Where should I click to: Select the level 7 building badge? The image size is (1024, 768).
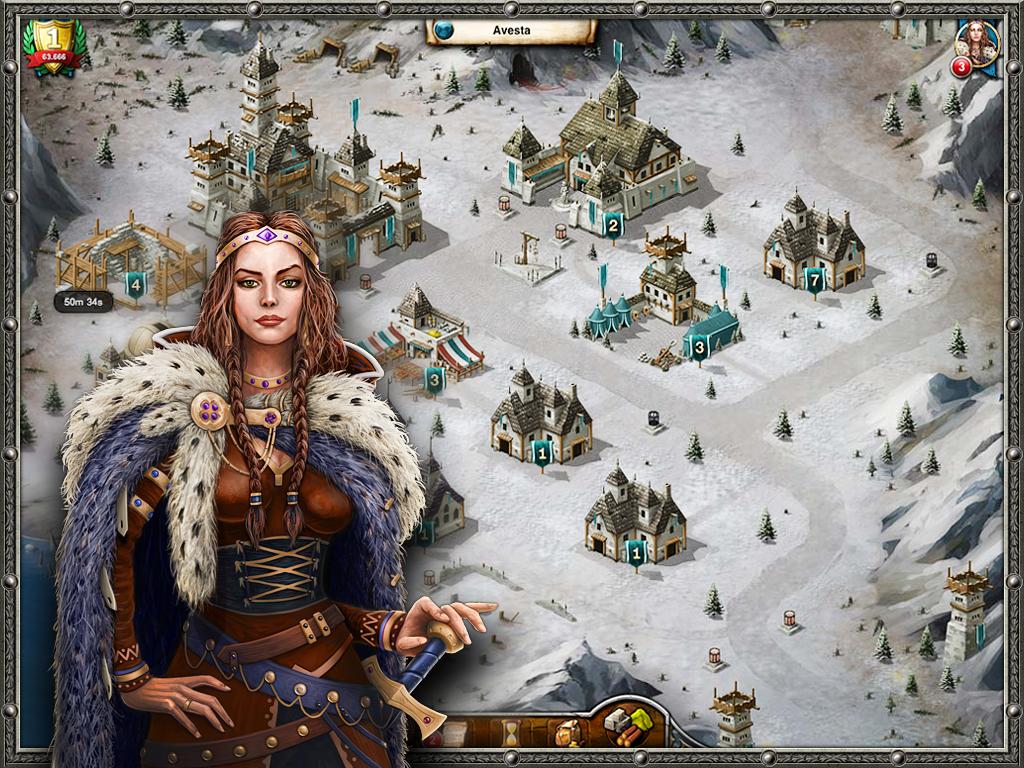tap(814, 281)
